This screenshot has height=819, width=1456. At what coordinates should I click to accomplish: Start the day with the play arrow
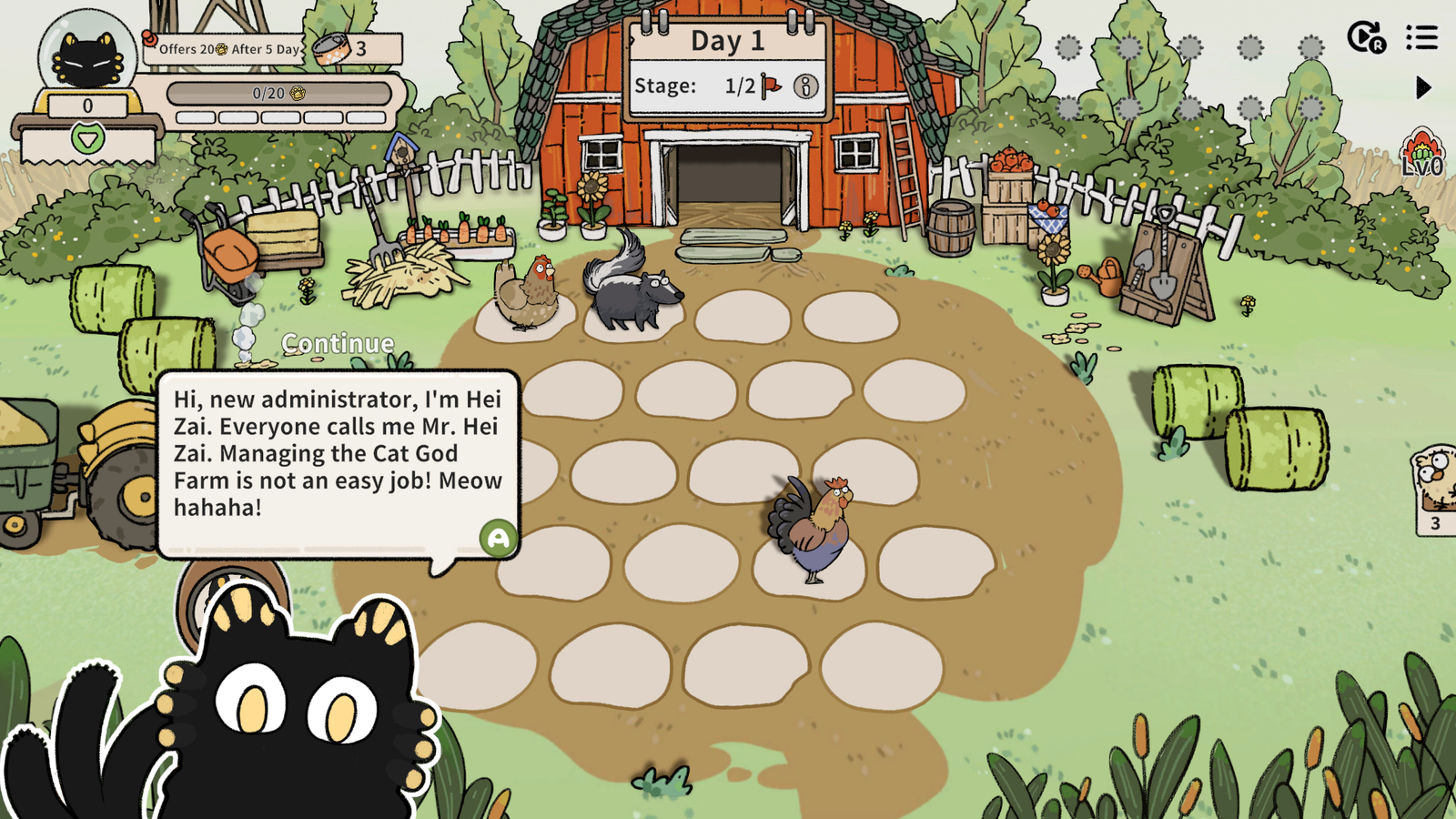point(1423,87)
